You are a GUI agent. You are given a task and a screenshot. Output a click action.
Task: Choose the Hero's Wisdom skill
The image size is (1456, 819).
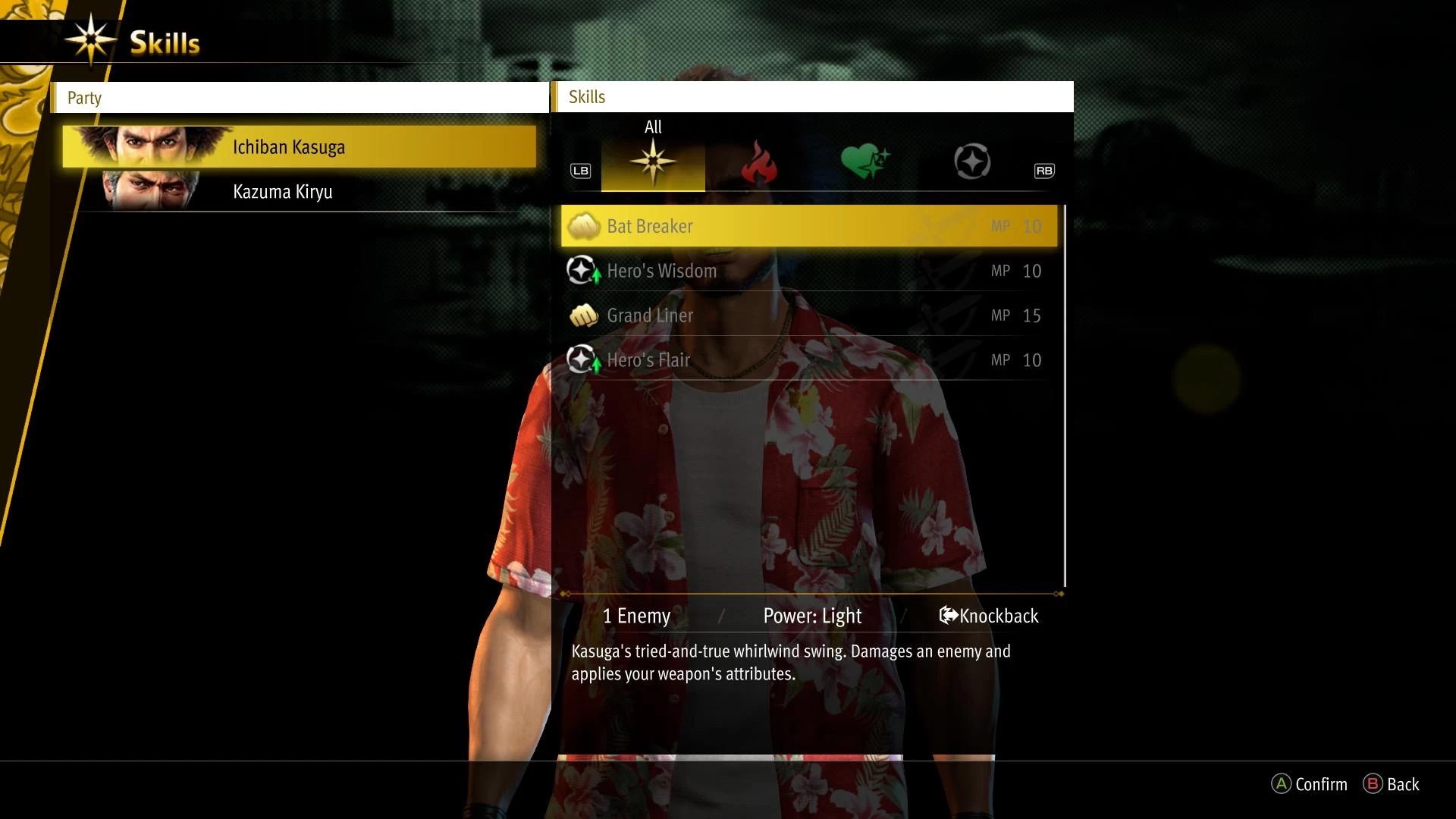click(808, 271)
